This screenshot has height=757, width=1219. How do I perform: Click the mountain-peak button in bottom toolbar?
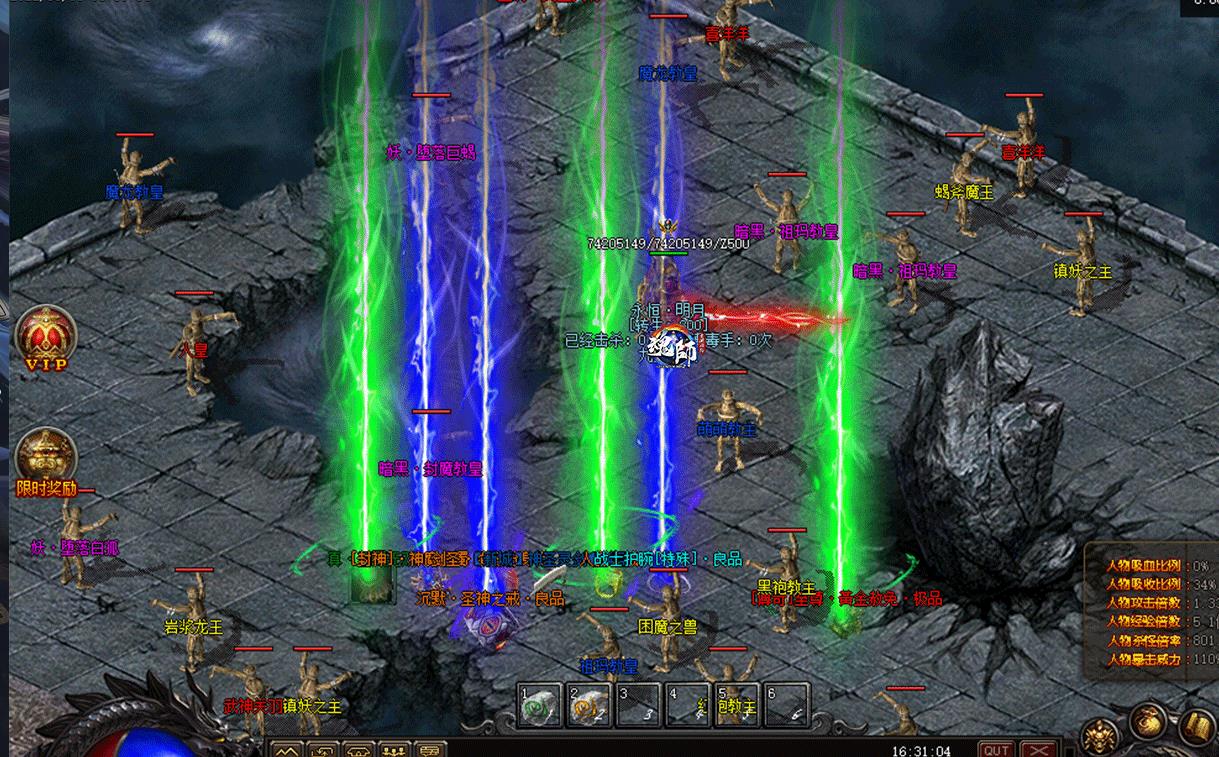[x=287, y=750]
